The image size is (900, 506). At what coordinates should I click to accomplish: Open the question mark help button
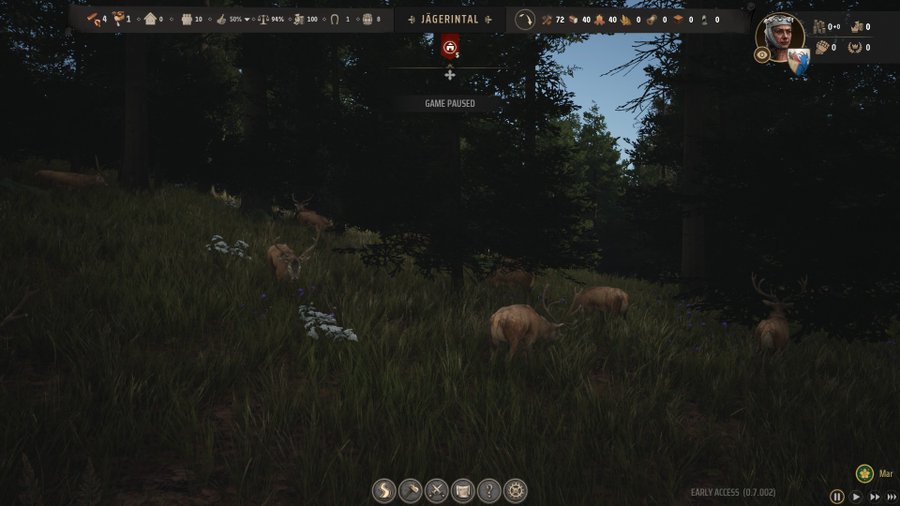click(x=488, y=491)
